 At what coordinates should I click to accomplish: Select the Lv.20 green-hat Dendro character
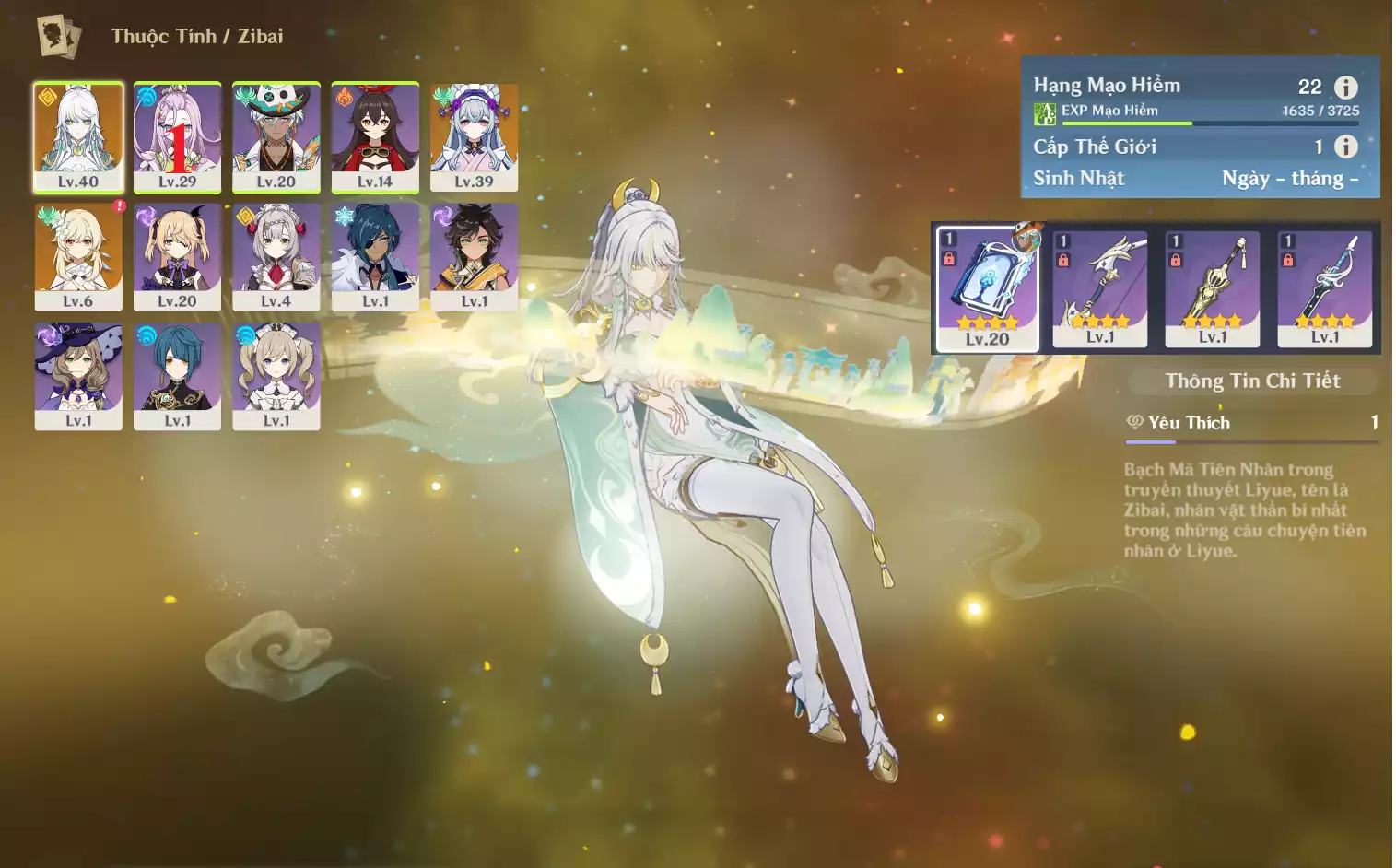276,136
